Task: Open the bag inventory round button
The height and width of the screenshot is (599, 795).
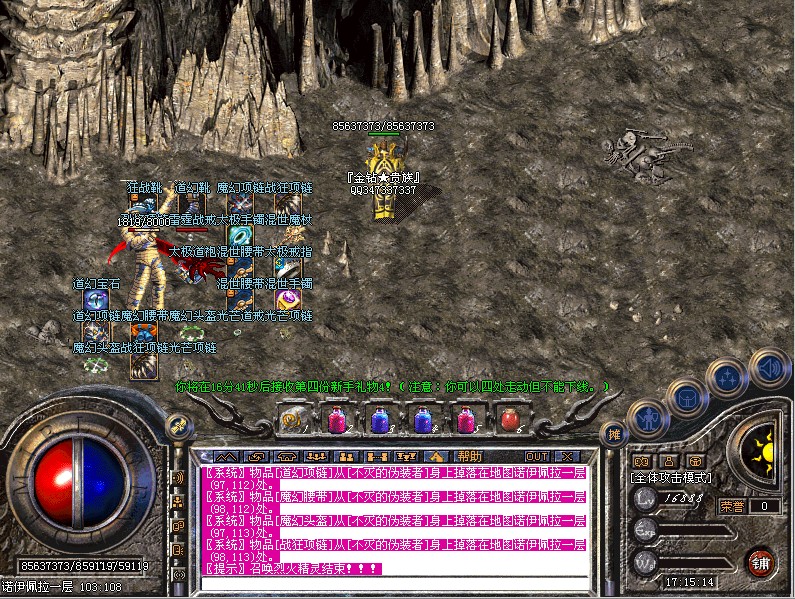Action: pos(688,398)
